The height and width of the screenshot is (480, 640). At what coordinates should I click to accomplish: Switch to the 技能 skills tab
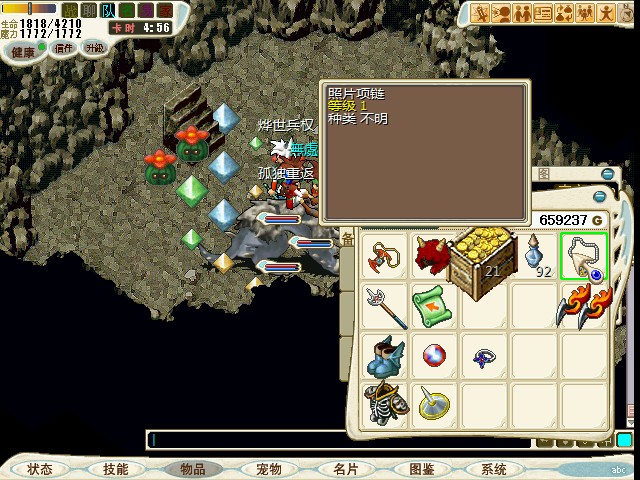click(x=115, y=469)
